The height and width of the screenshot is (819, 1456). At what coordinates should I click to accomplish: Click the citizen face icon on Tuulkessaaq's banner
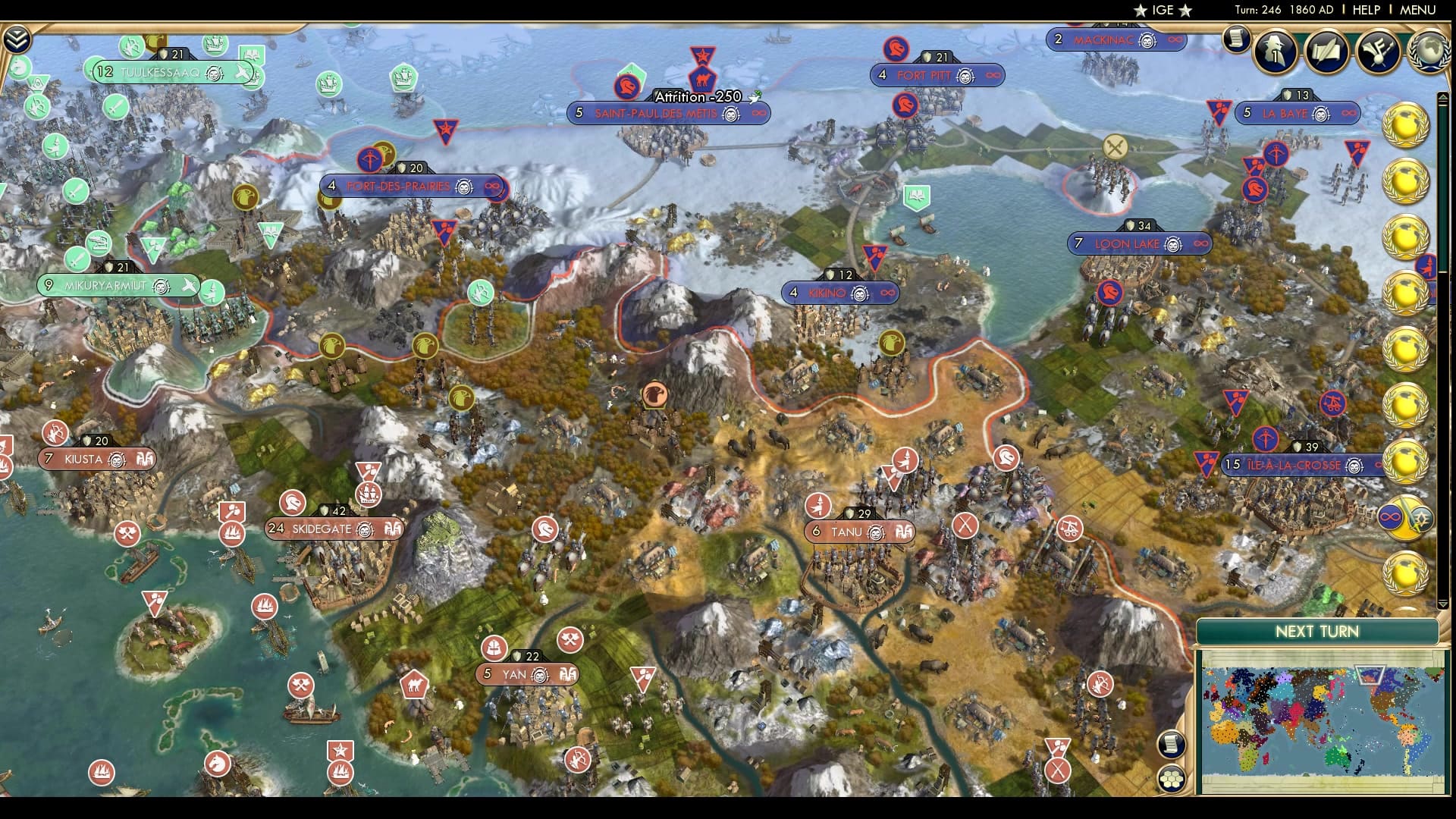215,74
